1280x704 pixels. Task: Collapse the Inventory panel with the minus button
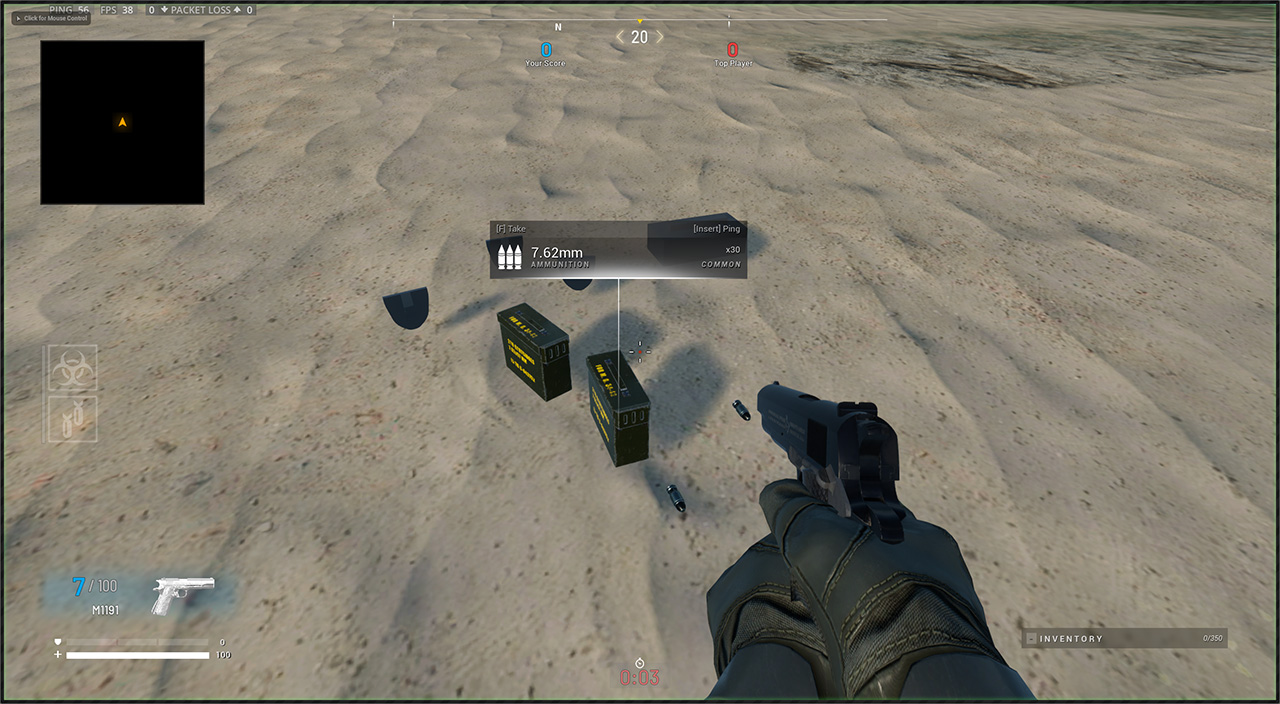1031,638
